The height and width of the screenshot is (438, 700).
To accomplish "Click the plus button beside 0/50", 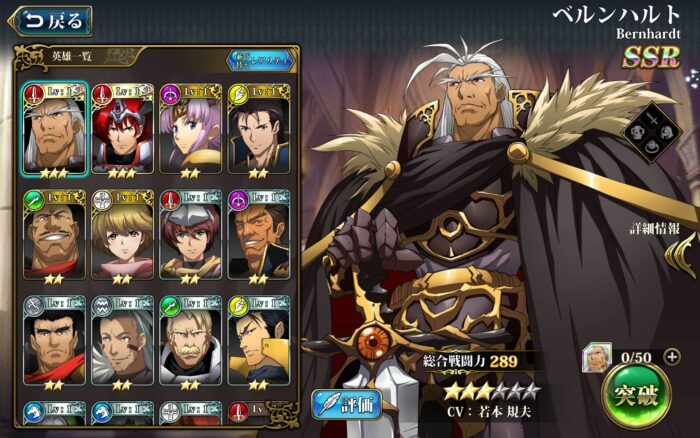I will point(671,357).
